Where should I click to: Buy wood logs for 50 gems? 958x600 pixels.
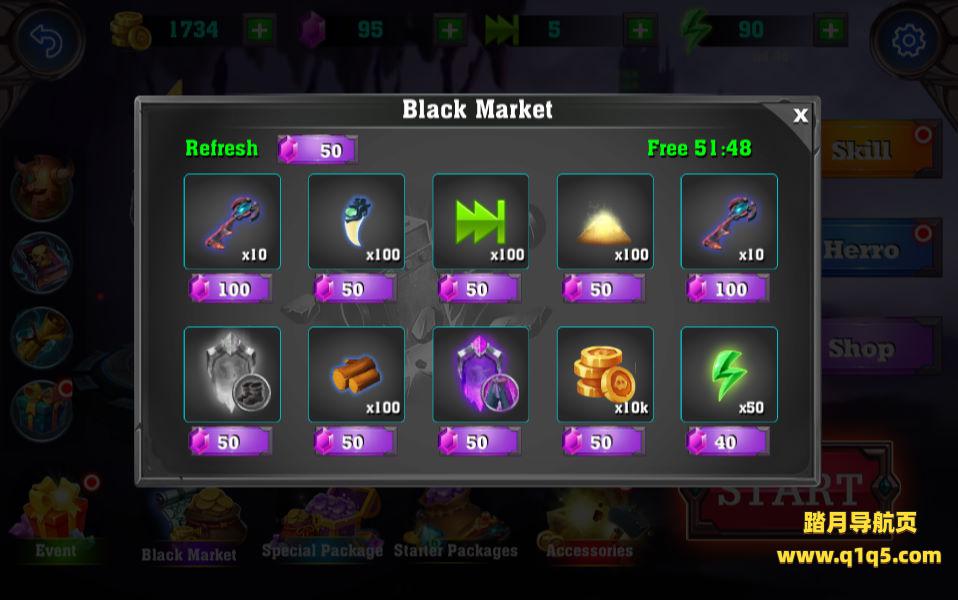pos(355,441)
